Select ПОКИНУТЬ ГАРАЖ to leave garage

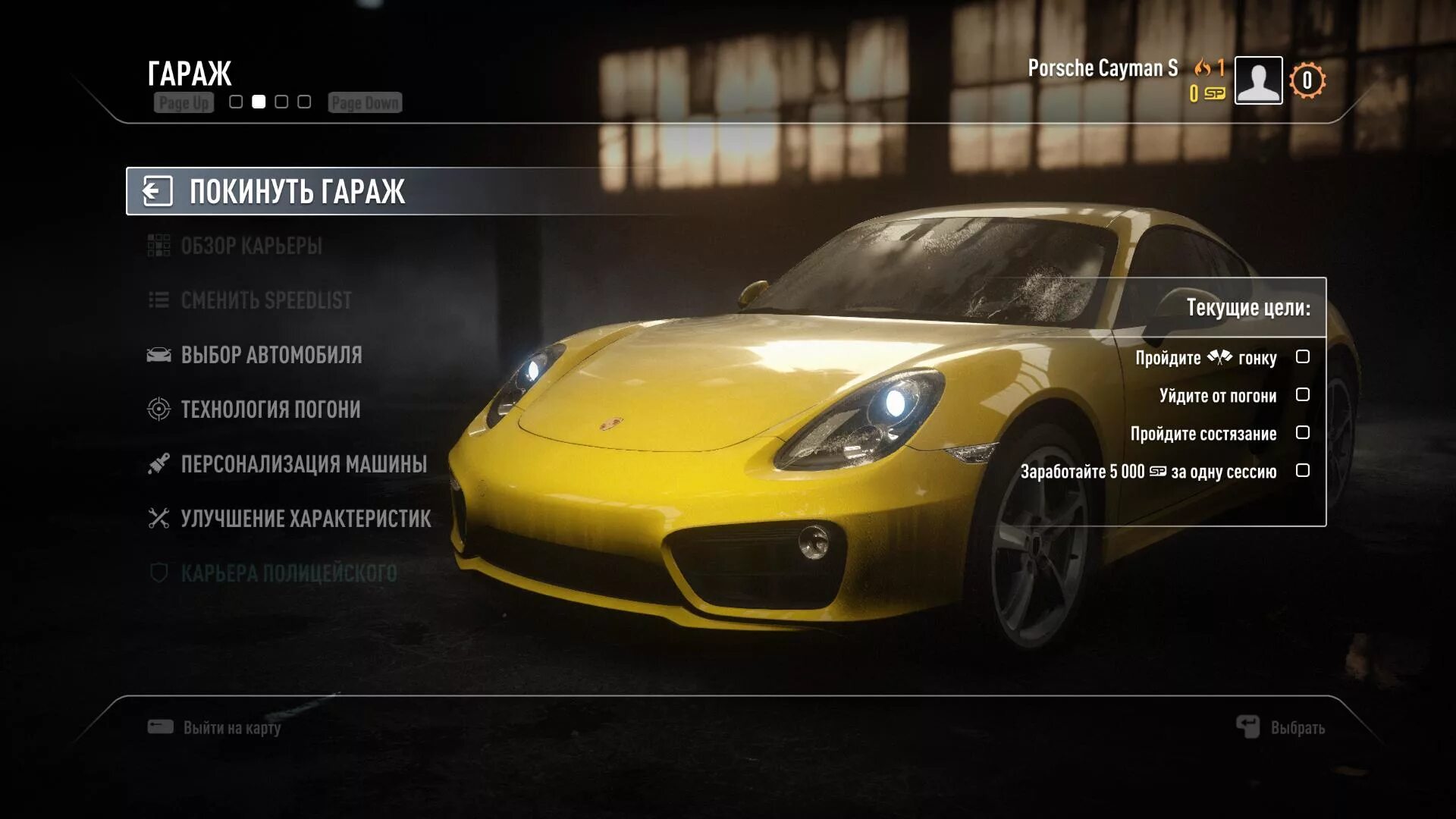[x=296, y=191]
